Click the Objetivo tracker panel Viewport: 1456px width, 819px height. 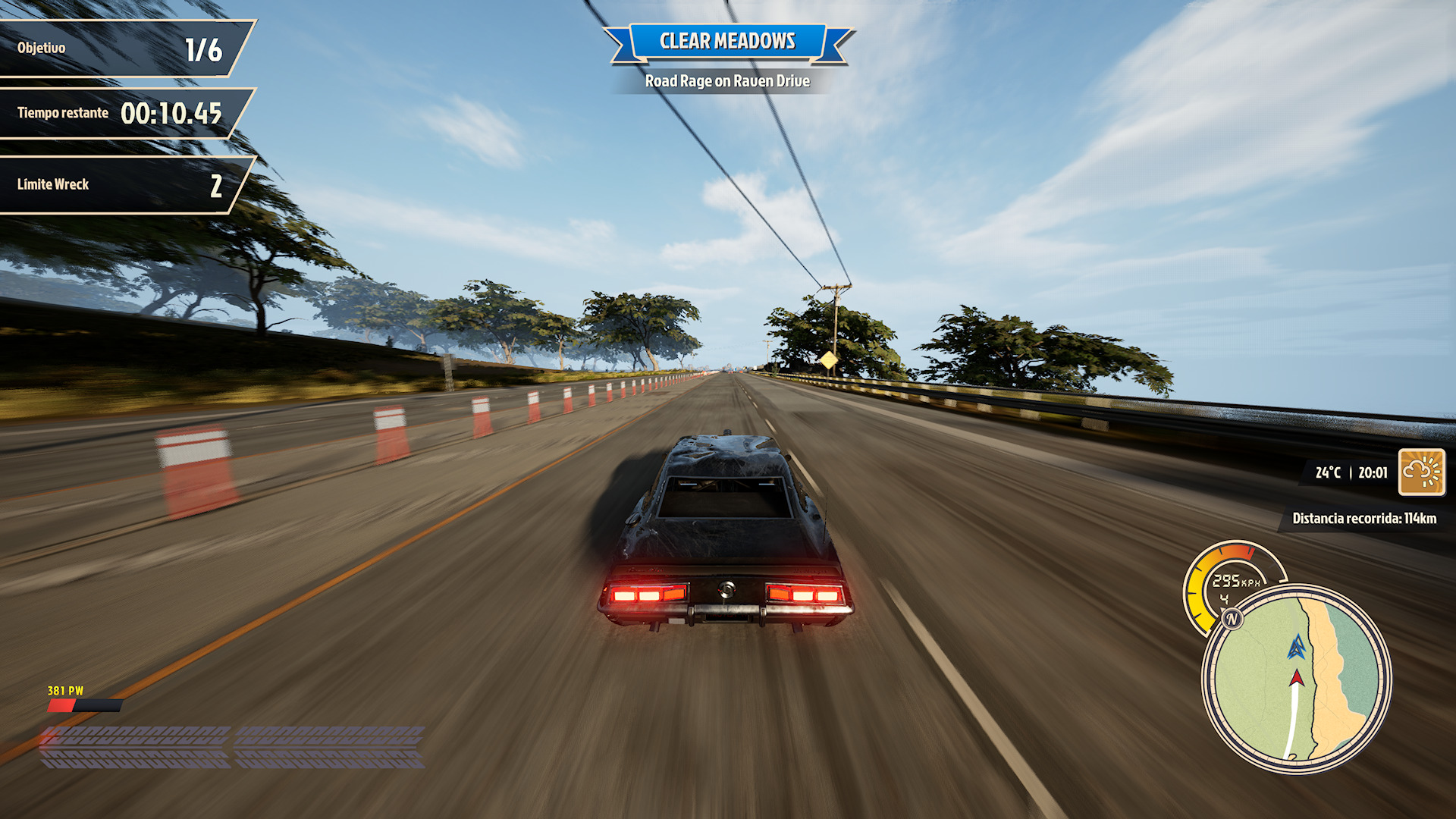click(x=121, y=49)
